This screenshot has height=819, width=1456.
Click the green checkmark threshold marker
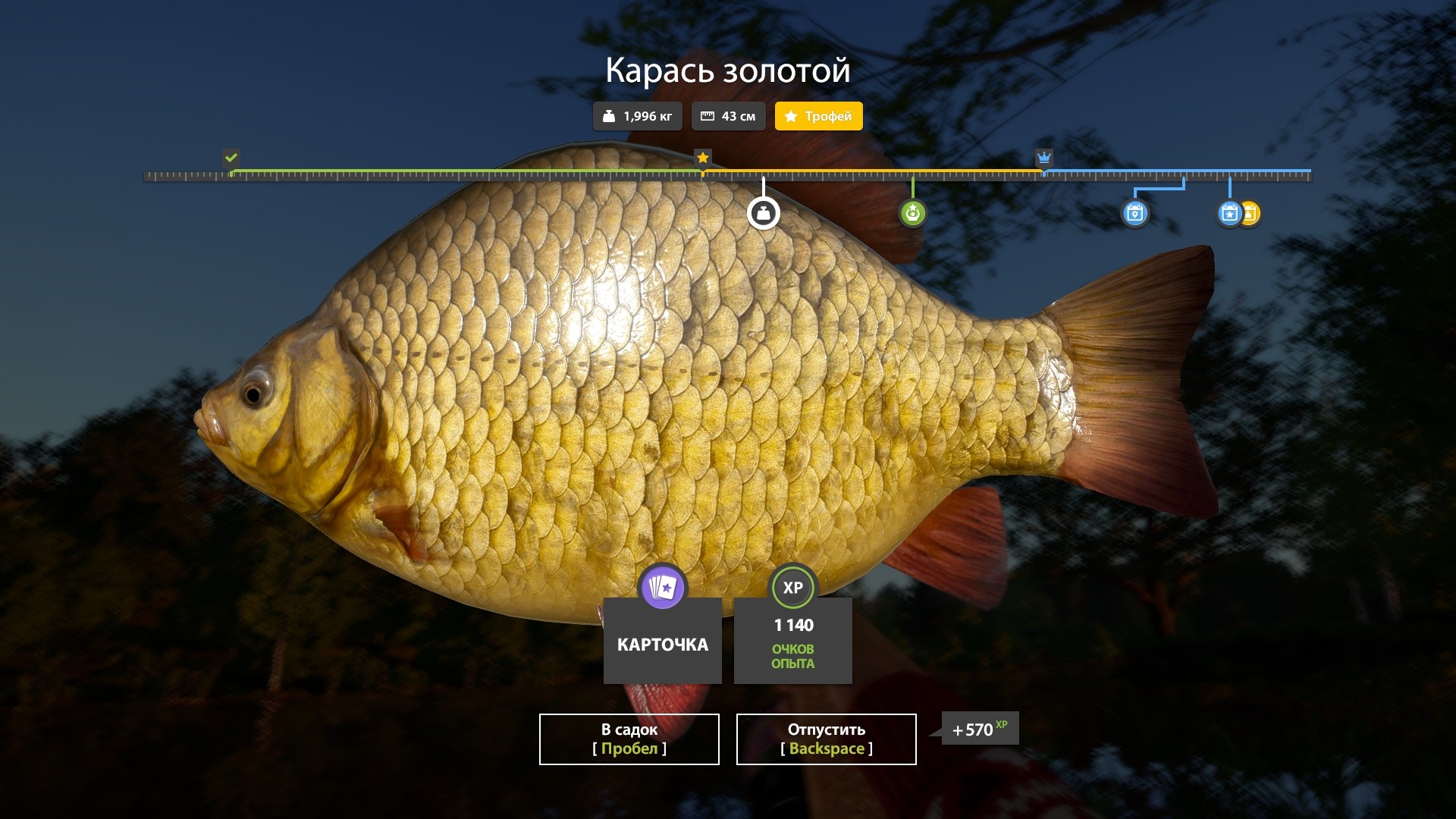point(231,158)
